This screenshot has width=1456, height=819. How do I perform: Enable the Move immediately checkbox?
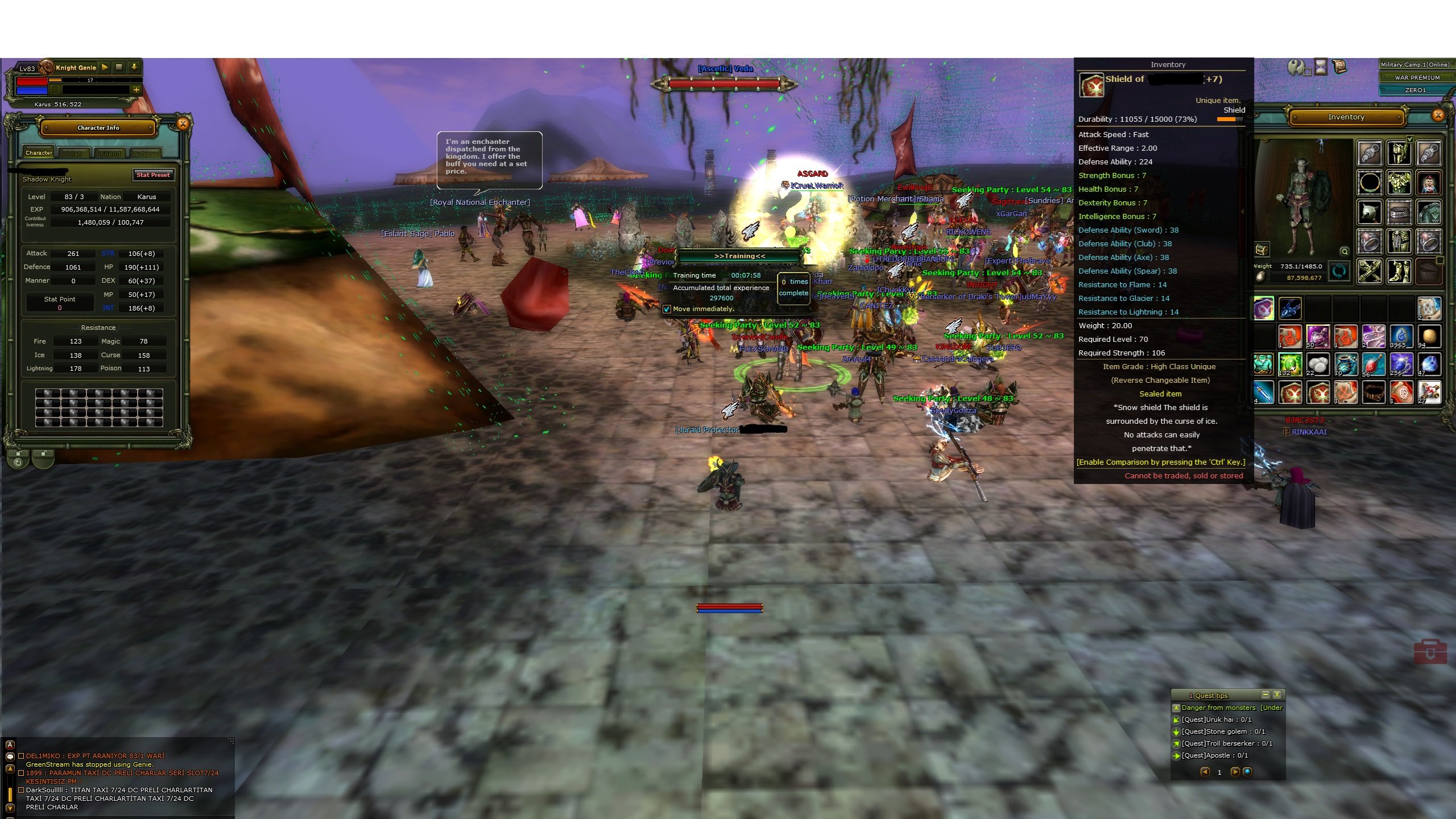point(668,309)
